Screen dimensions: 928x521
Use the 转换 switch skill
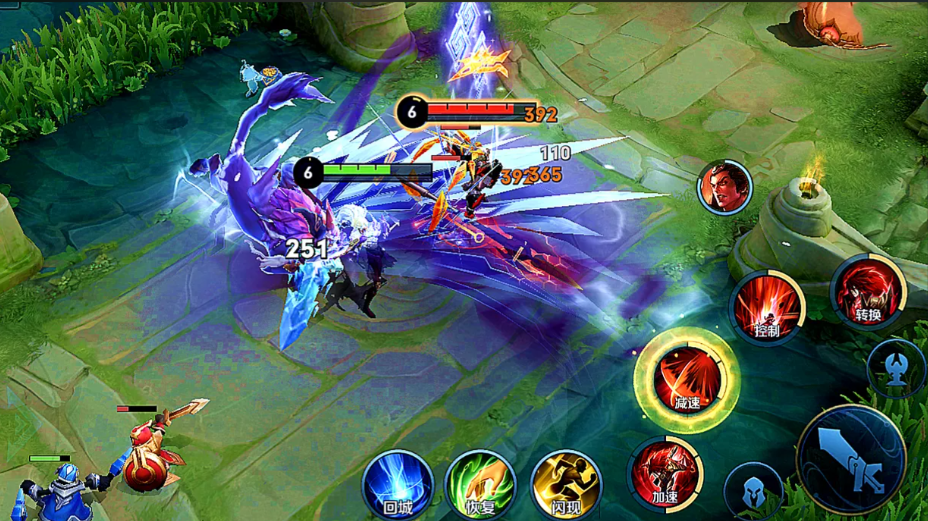pyautogui.click(x=867, y=291)
